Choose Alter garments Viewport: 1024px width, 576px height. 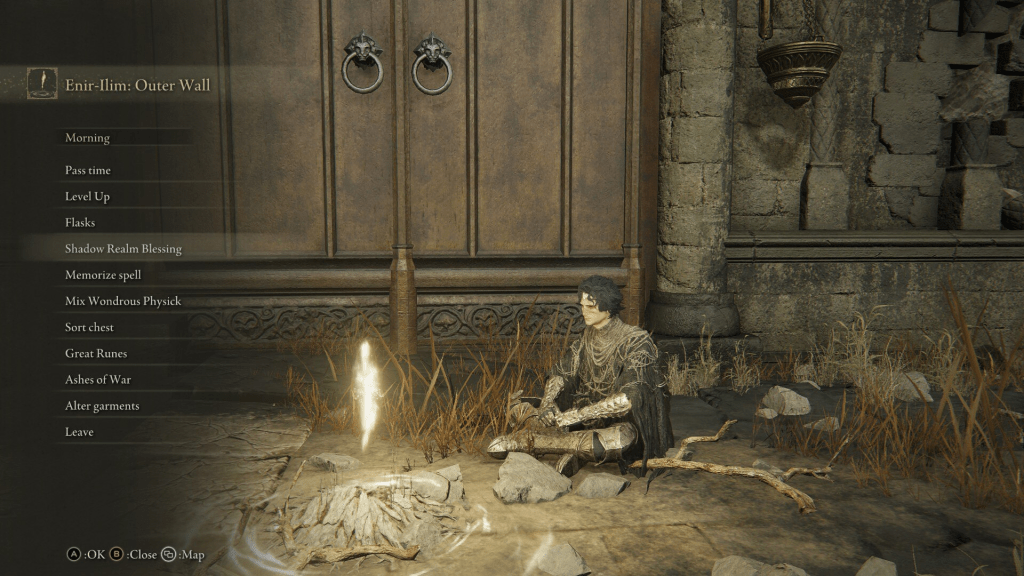[x=102, y=406]
